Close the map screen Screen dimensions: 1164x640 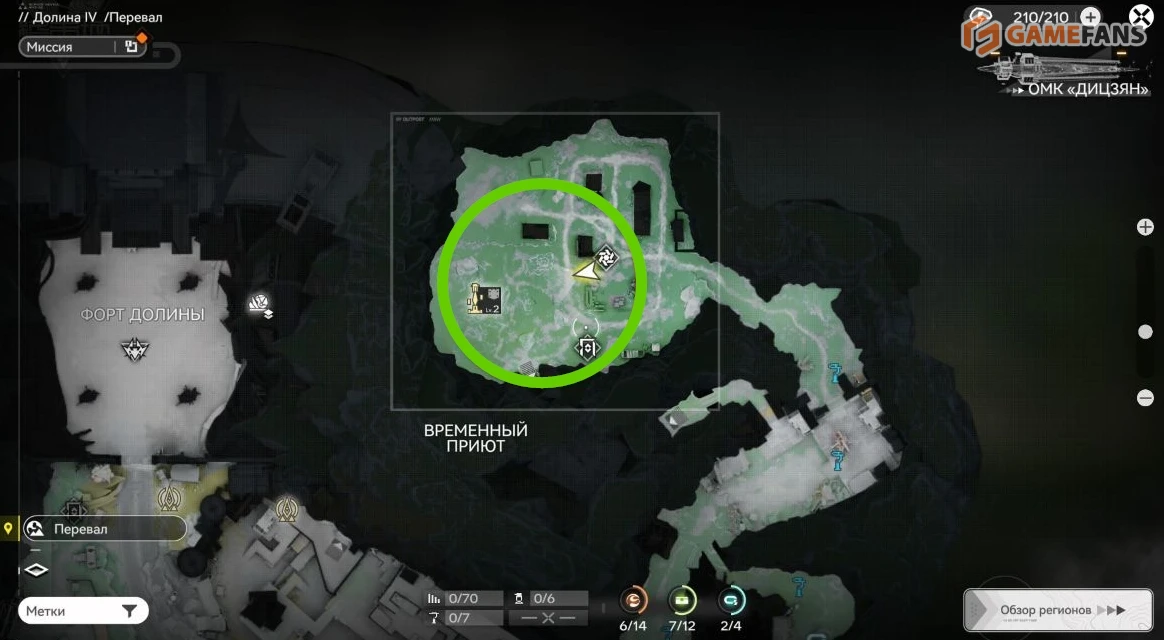click(1141, 17)
